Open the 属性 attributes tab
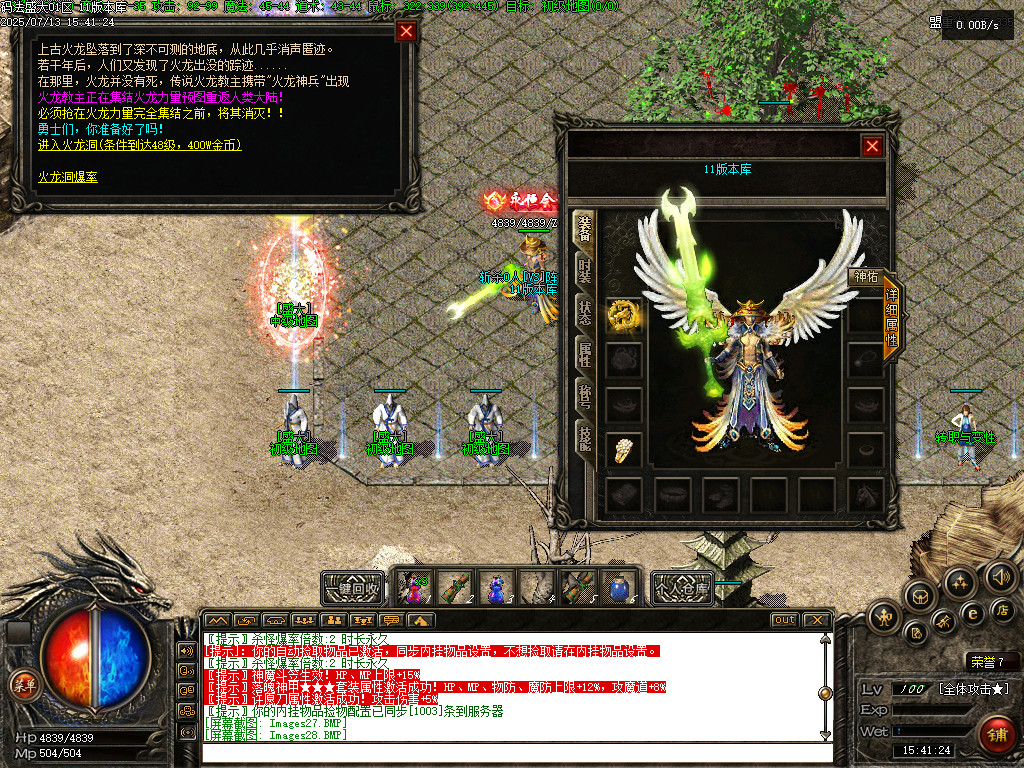The image size is (1024, 768). tap(585, 353)
